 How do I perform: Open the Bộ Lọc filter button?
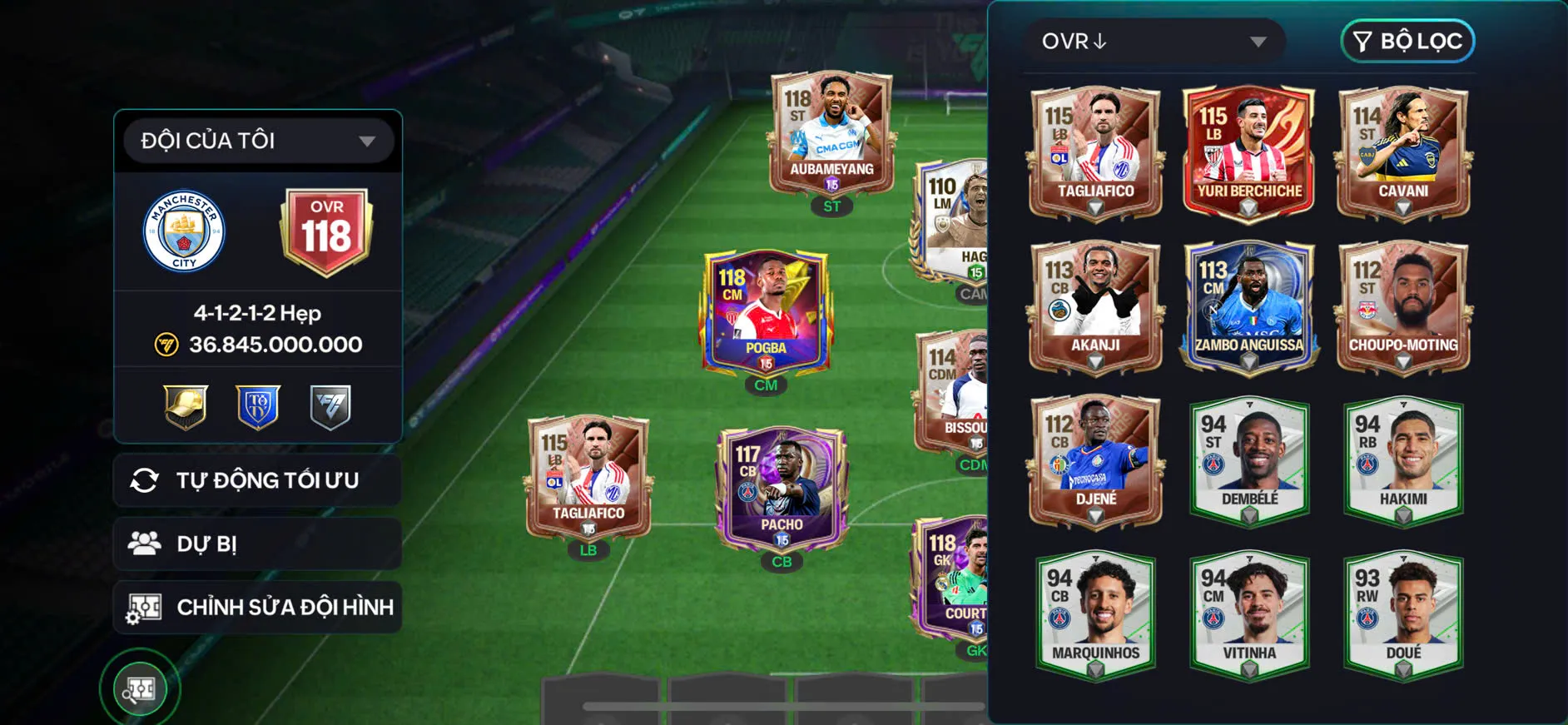tap(1407, 42)
